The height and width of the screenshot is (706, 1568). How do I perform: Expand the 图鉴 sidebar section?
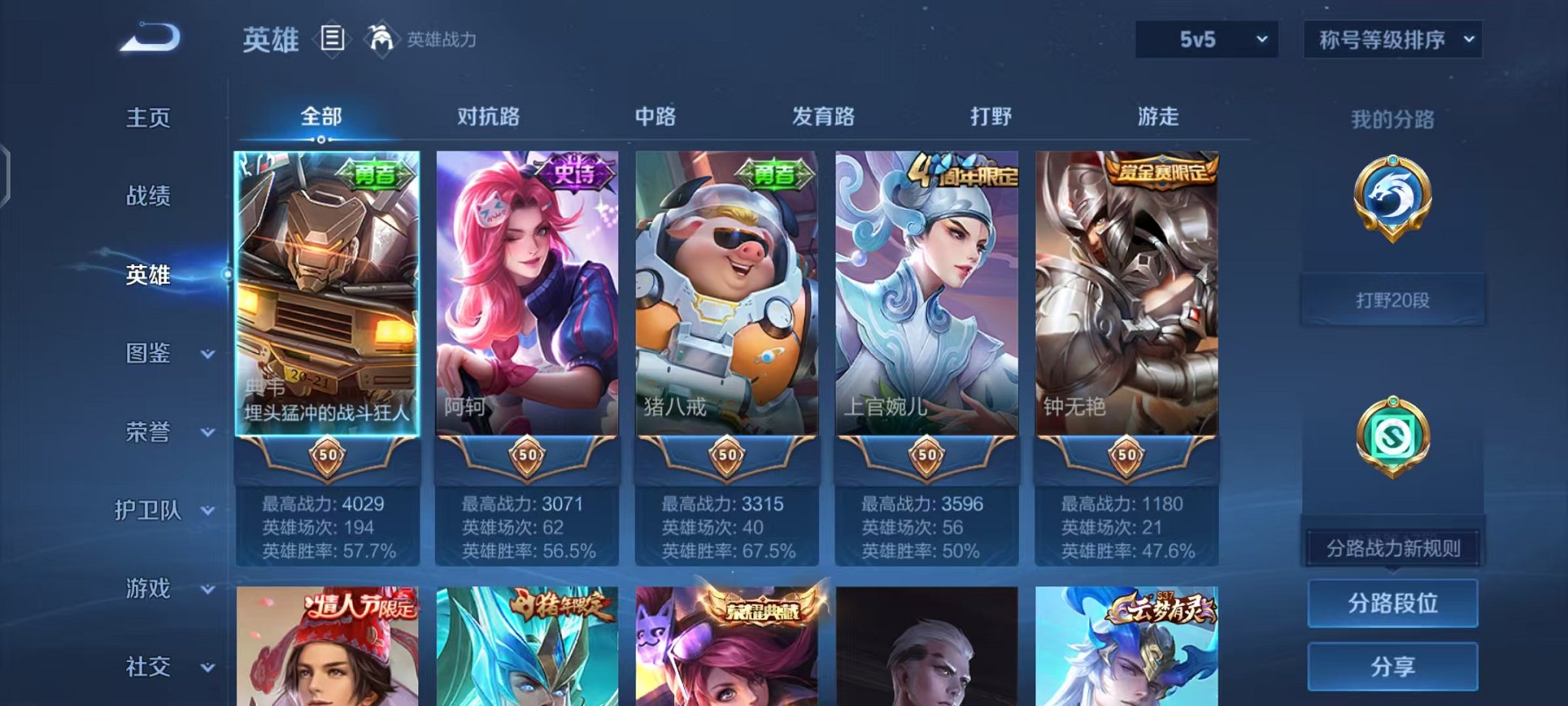click(152, 355)
